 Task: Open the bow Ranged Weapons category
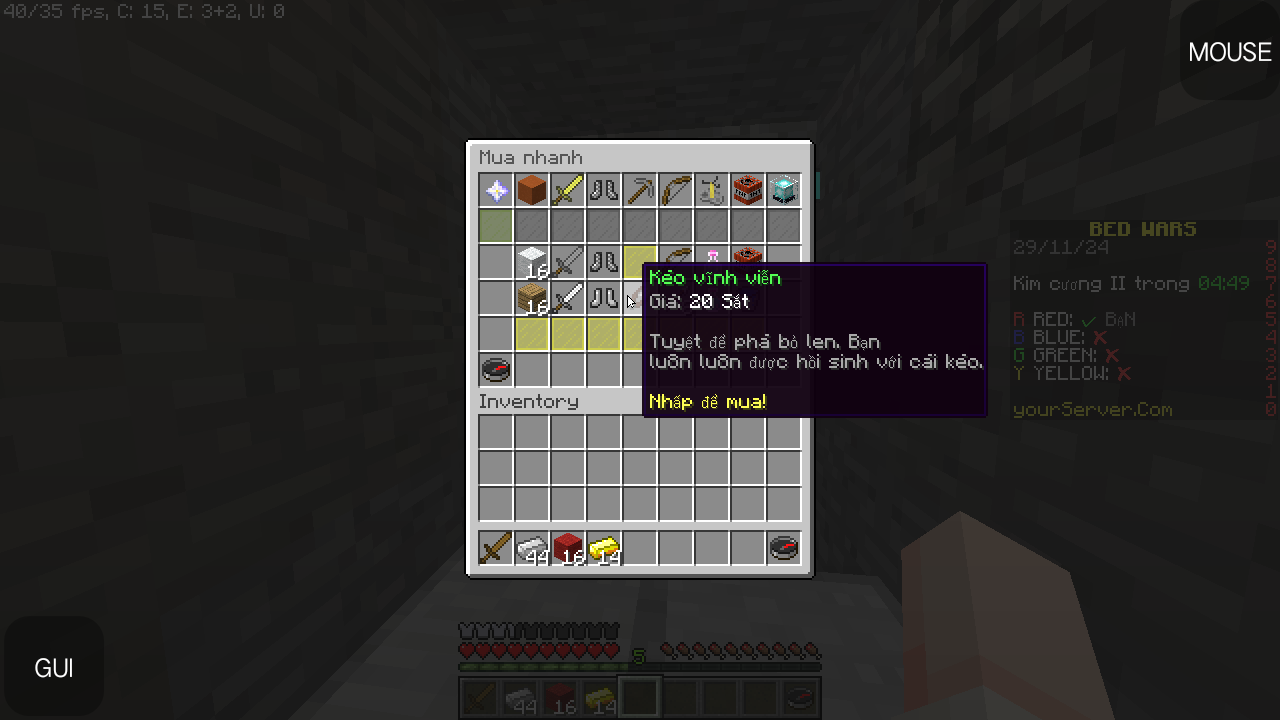coord(676,190)
